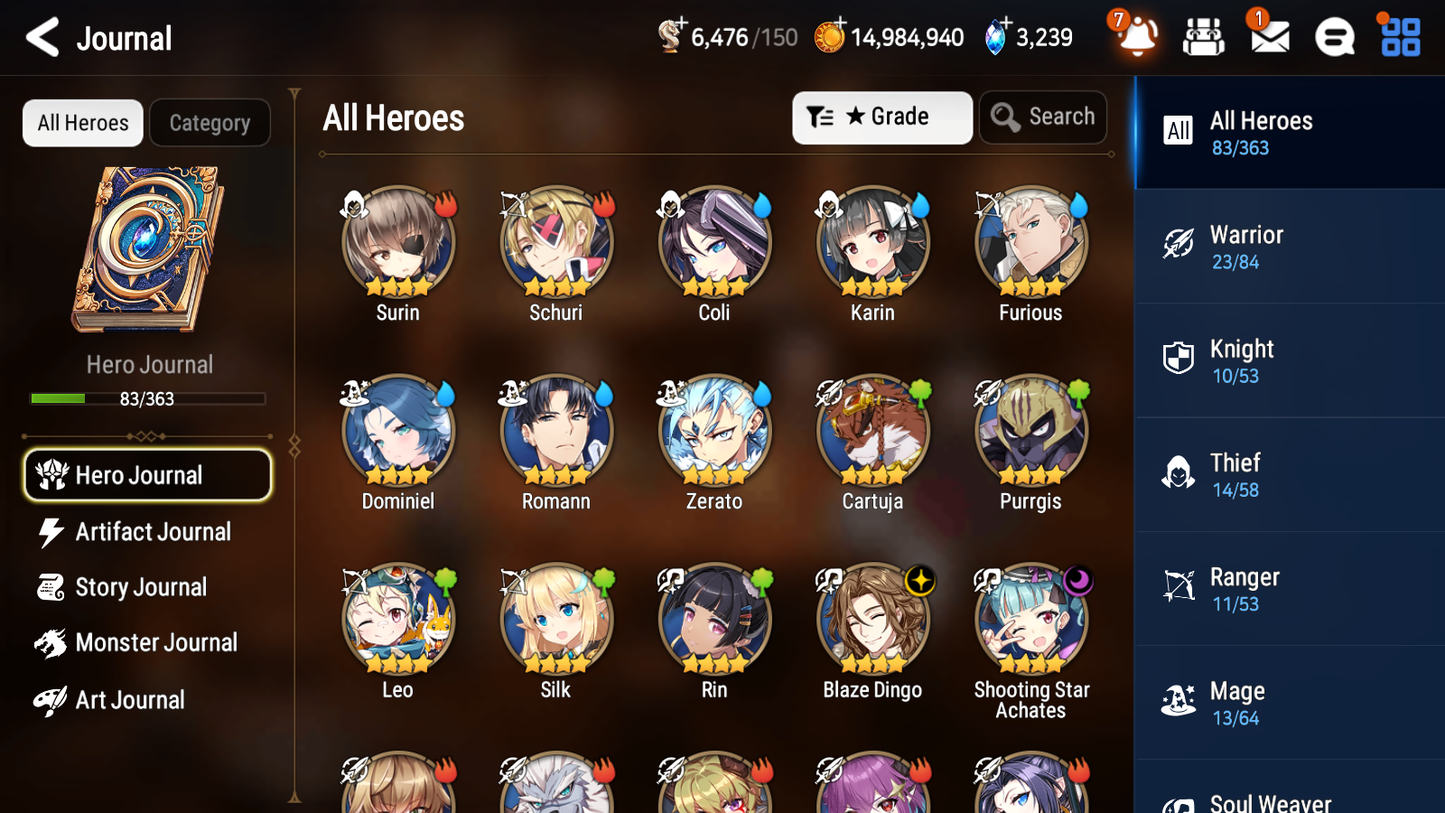Screen dimensions: 1445x813
Task: Show only Ranger class heroes
Action: [1289, 588]
